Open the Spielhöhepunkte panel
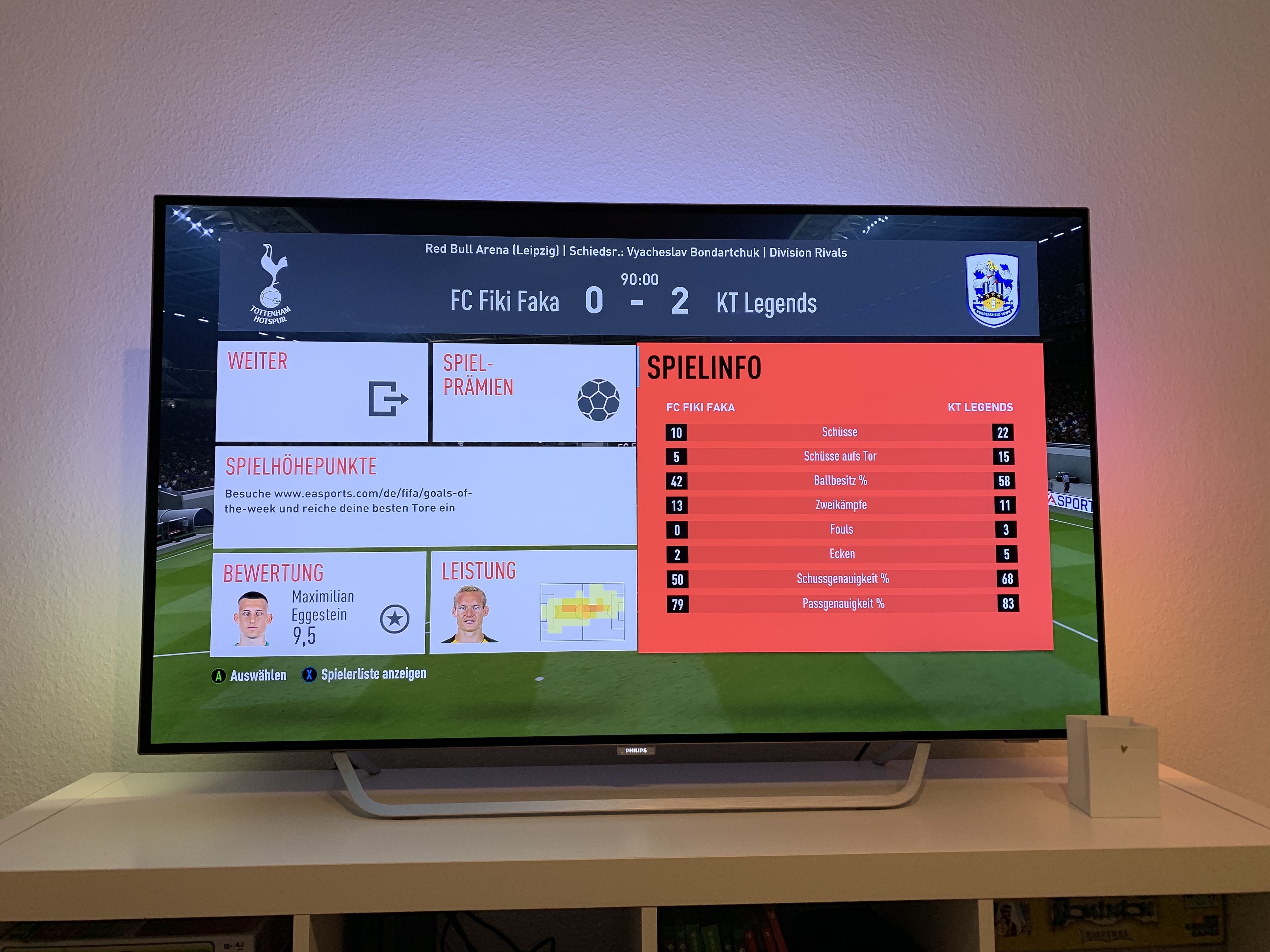 click(x=425, y=496)
